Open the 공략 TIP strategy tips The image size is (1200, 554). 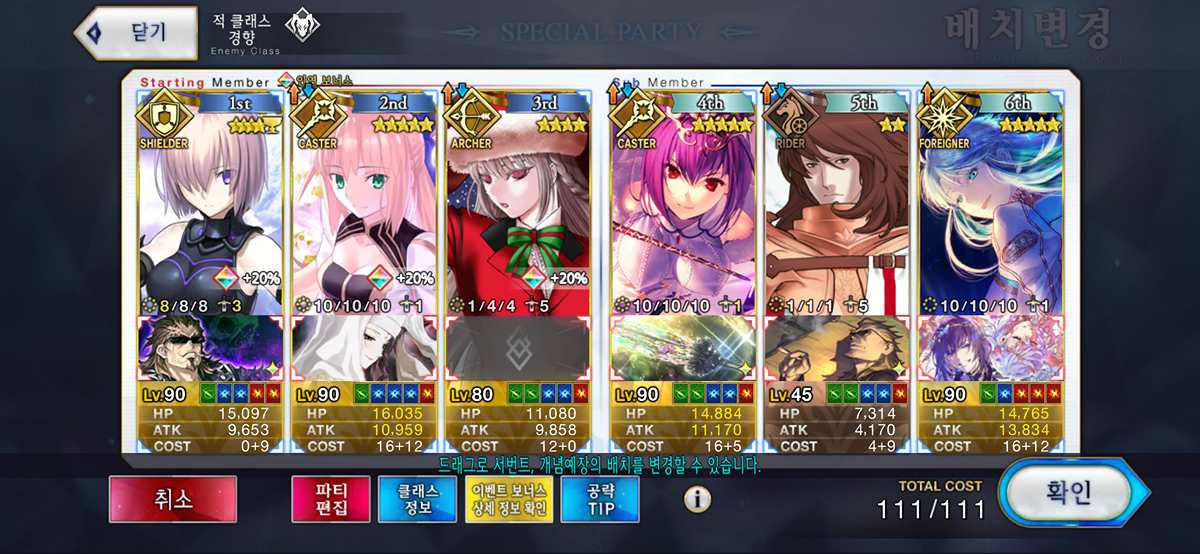tap(600, 498)
